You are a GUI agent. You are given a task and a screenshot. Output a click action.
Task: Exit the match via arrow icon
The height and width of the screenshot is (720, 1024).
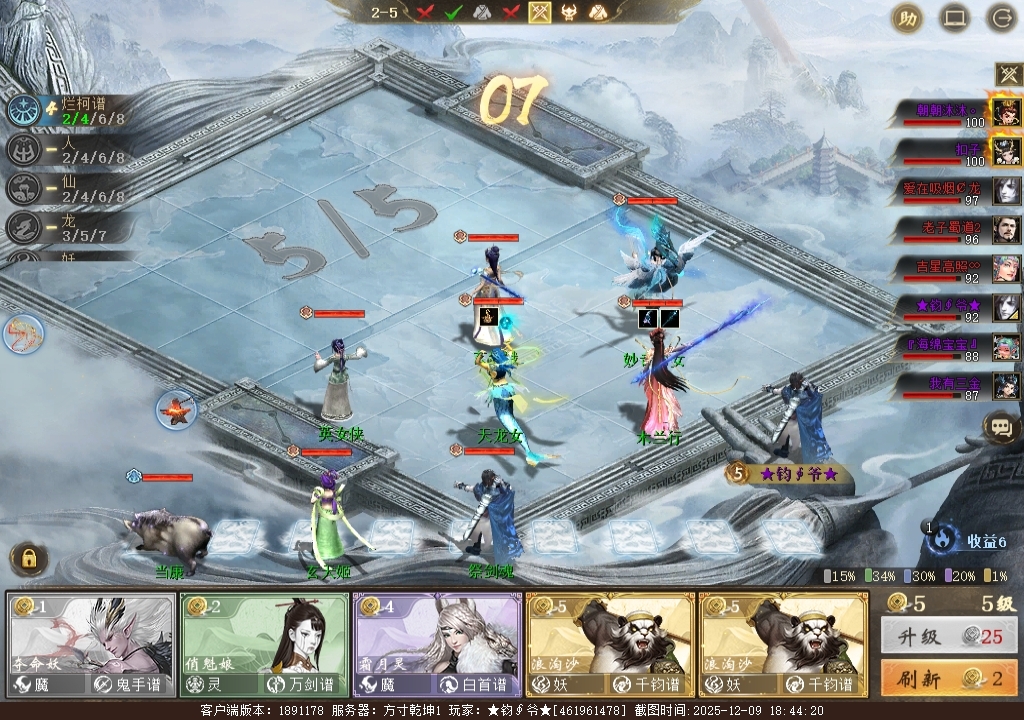pos(1000,18)
